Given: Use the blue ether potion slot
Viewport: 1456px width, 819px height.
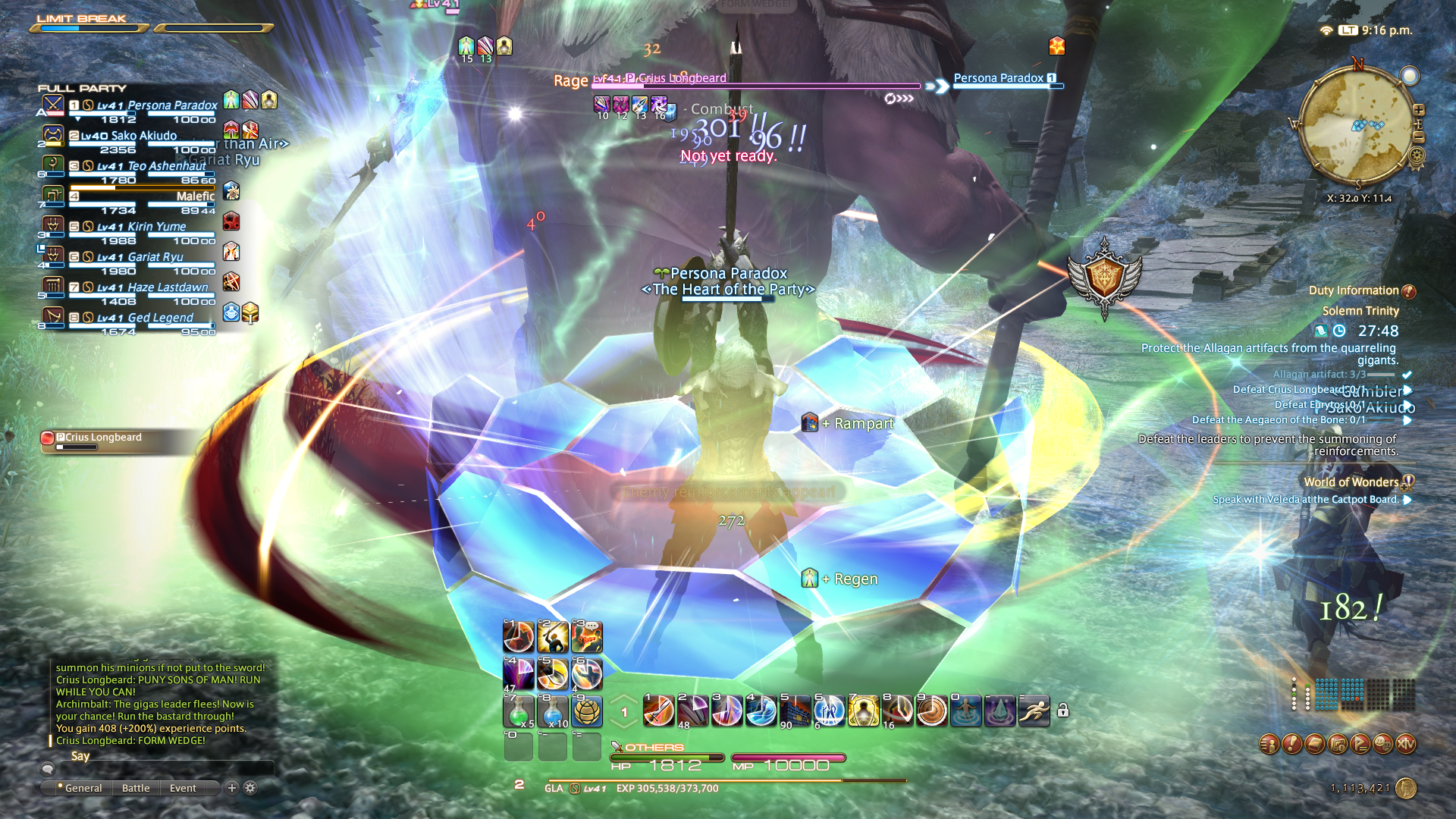Looking at the screenshot, I should tap(553, 711).
